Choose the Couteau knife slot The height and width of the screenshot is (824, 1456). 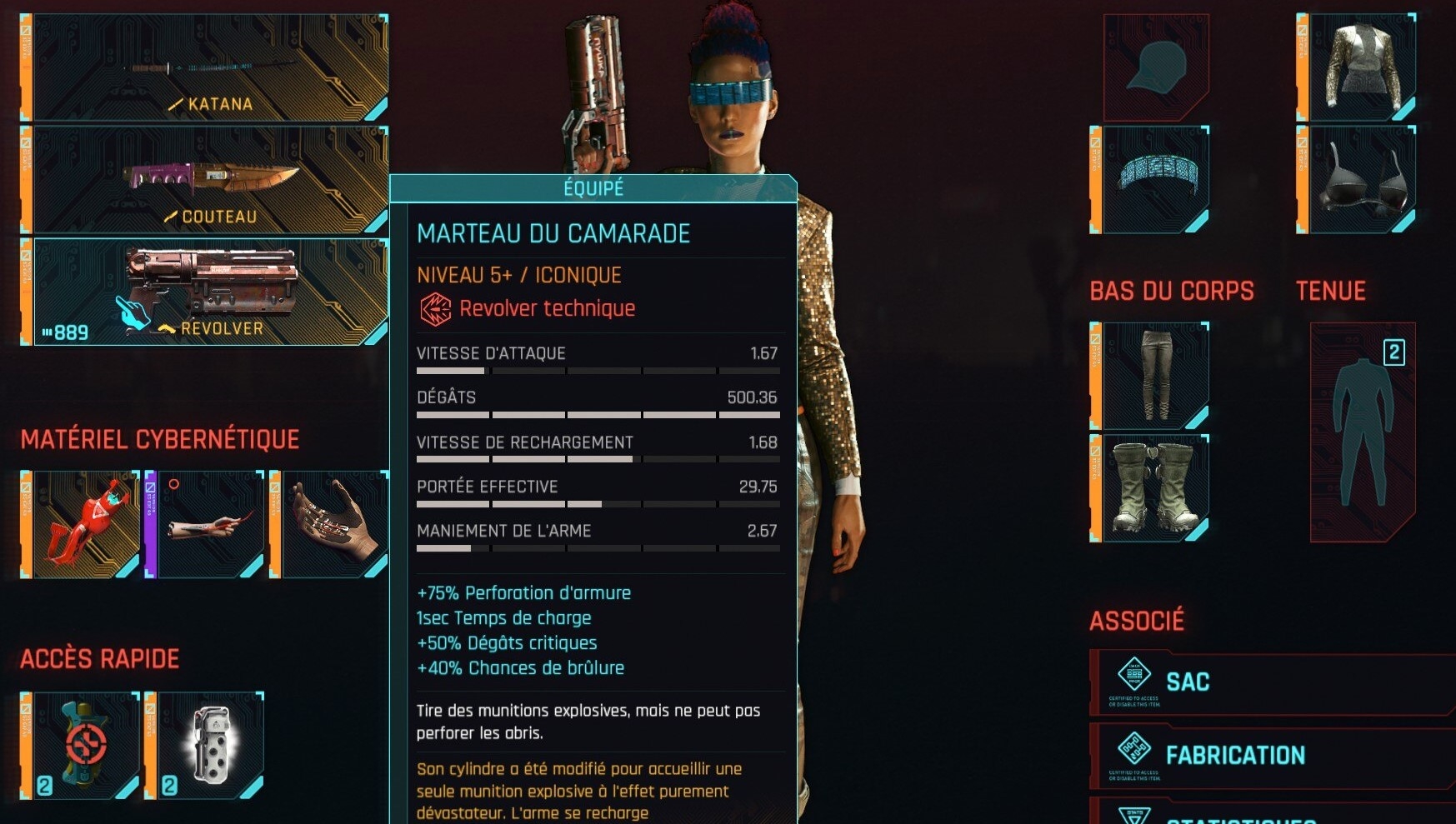(208, 180)
